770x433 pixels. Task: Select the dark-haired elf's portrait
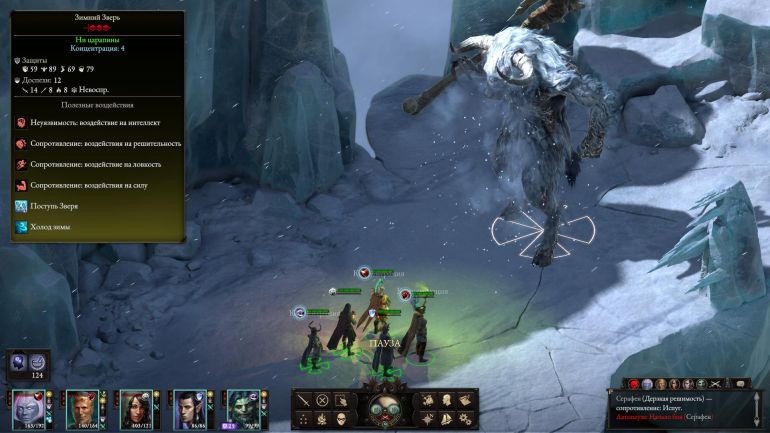(189, 408)
